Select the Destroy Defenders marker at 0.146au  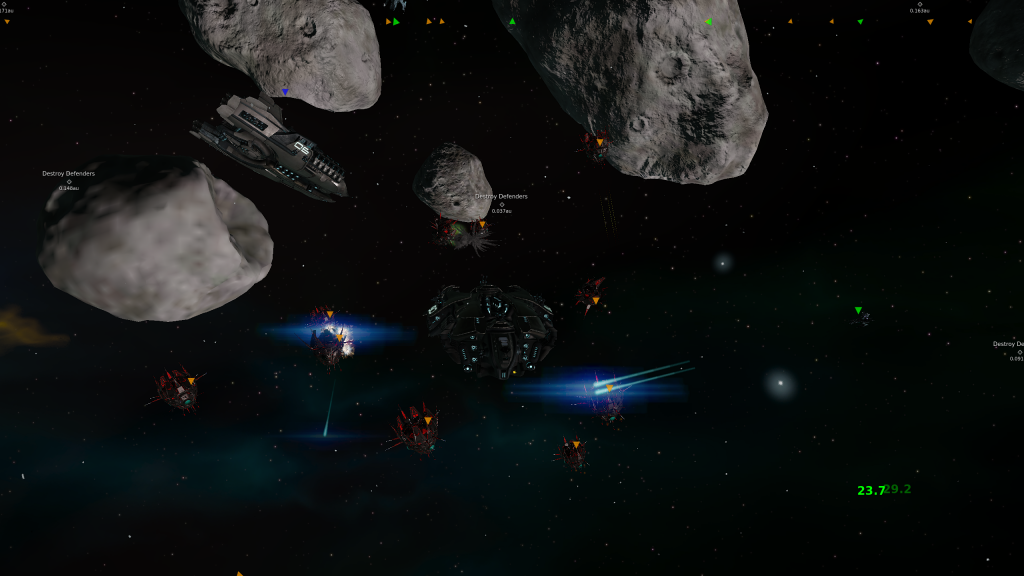pyautogui.click(x=69, y=181)
